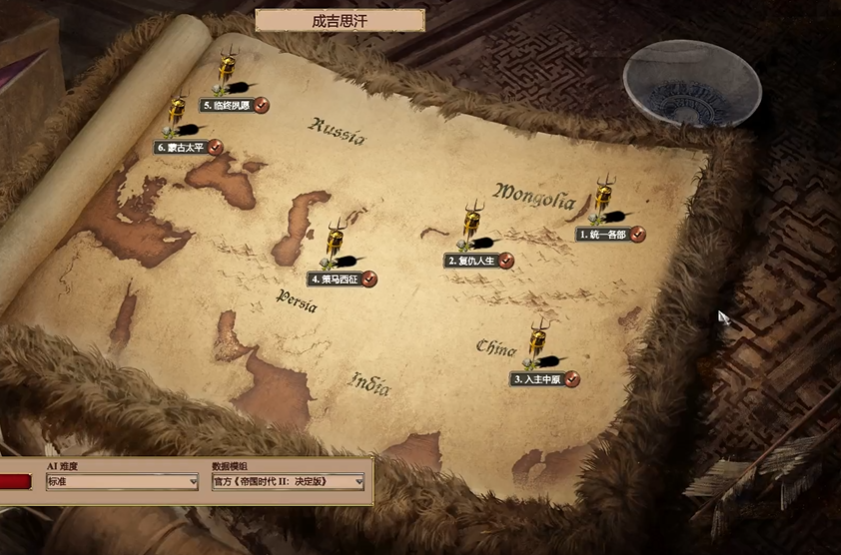Open the 数据模组 data set dropdown
841x555 pixels.
click(288, 482)
